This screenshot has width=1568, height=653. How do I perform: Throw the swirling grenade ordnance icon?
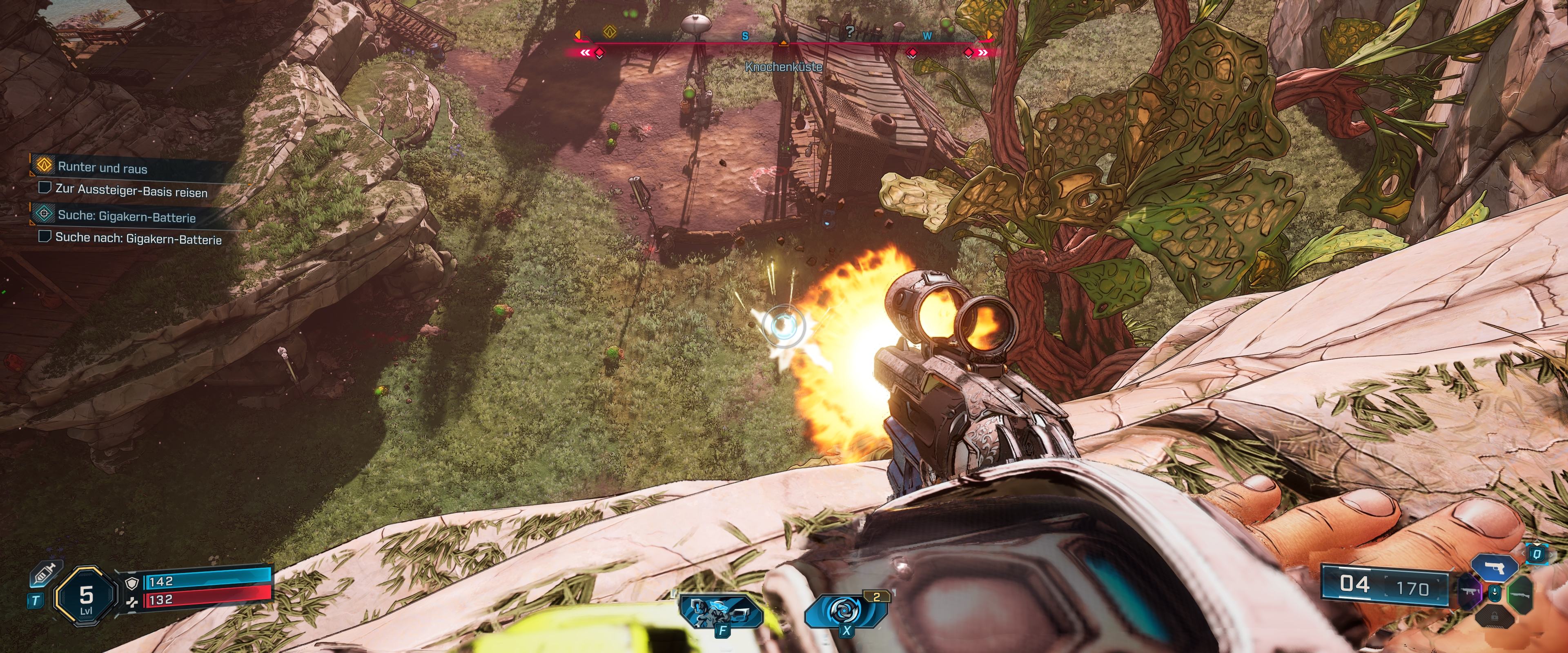point(845,611)
